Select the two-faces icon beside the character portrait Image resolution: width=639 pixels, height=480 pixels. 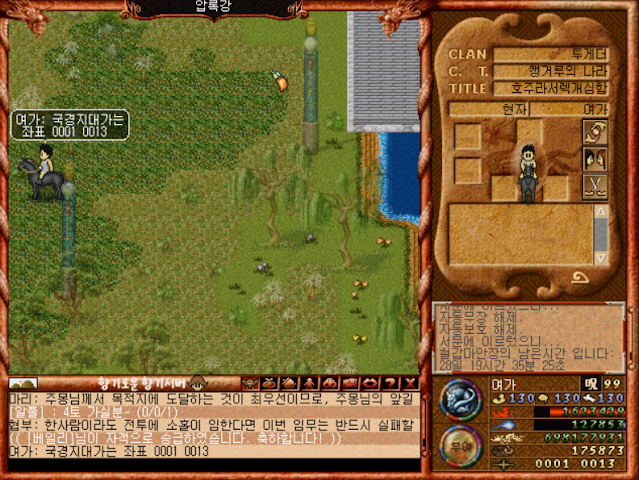pos(595,160)
